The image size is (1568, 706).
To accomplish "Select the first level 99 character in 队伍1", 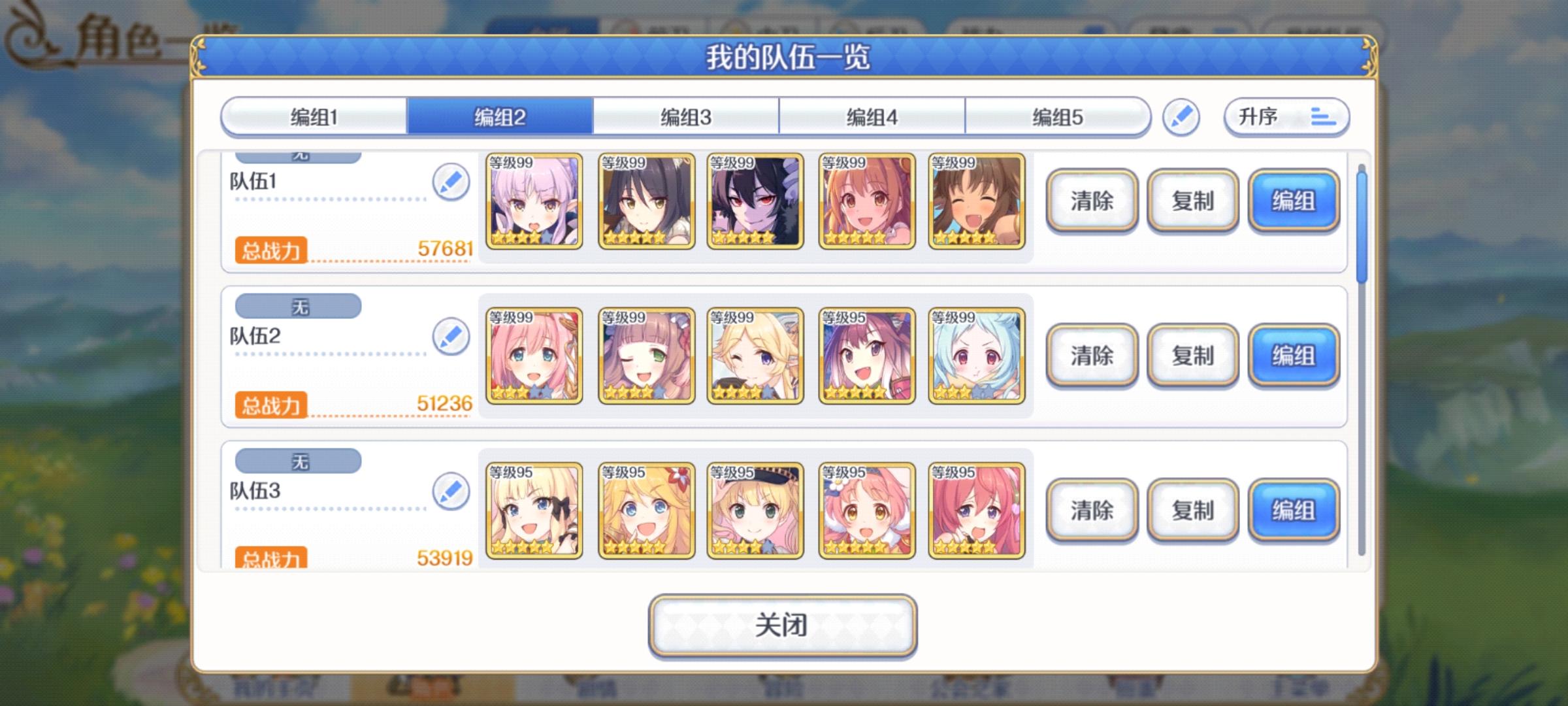I will (532, 201).
